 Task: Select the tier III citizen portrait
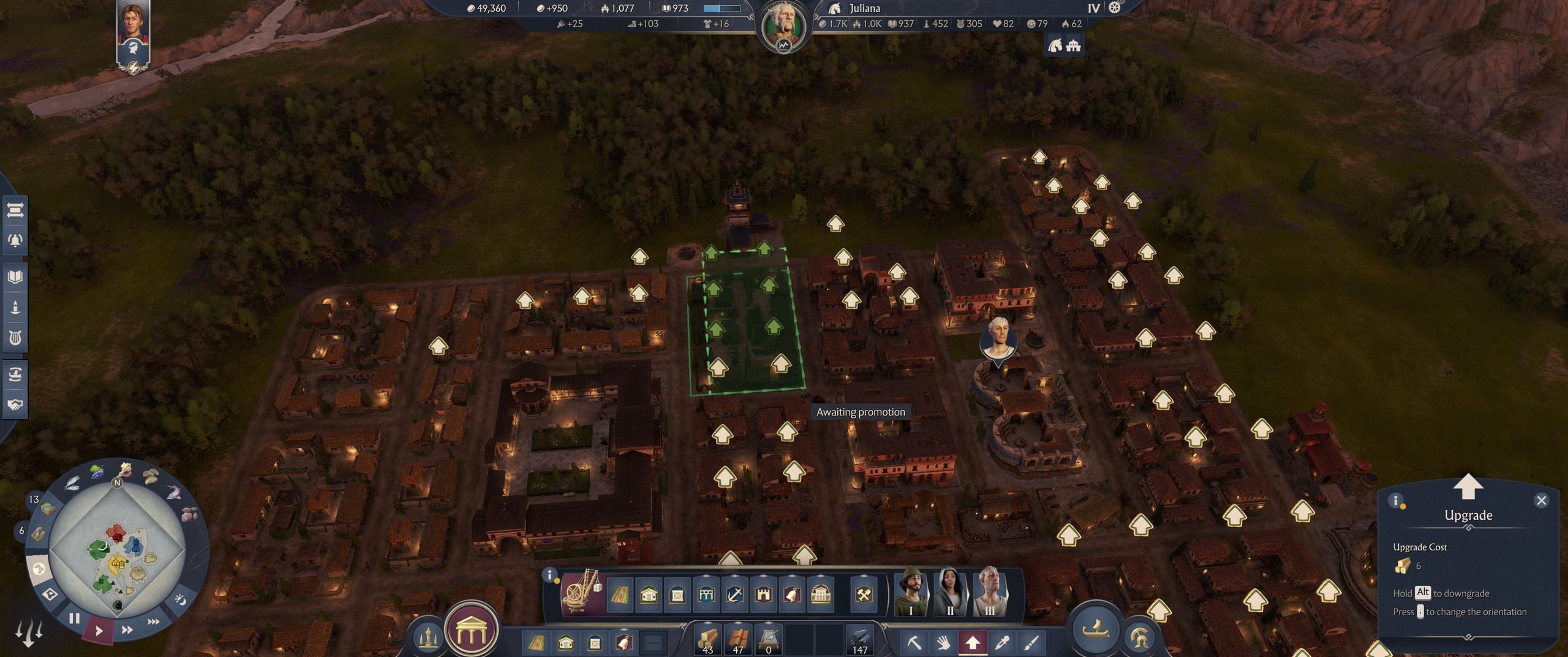pyautogui.click(x=989, y=593)
